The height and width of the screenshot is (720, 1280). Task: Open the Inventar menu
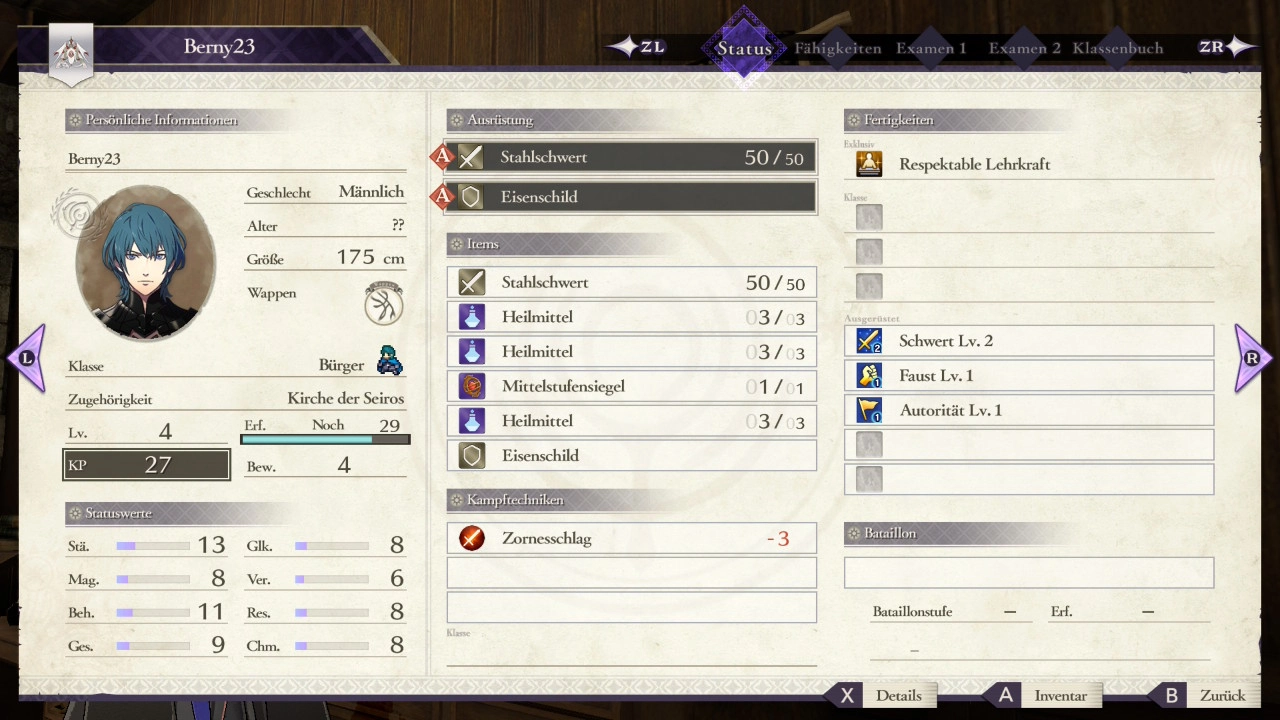point(1045,696)
